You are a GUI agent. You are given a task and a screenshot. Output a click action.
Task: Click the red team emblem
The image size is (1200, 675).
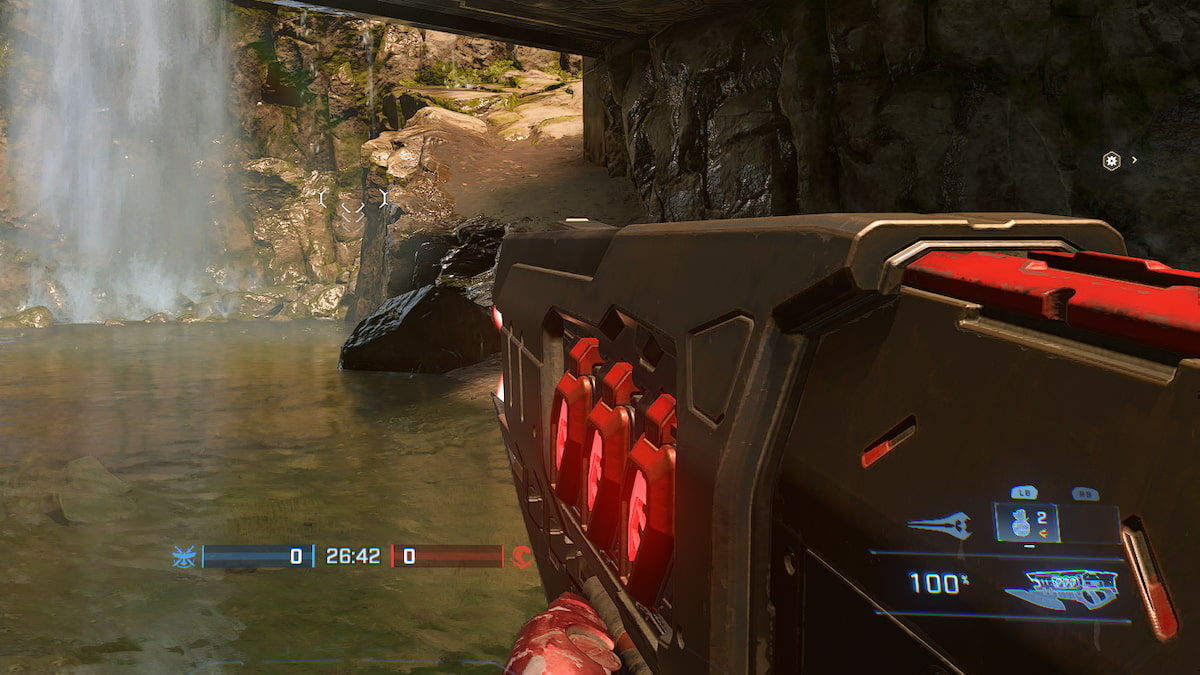click(x=521, y=557)
